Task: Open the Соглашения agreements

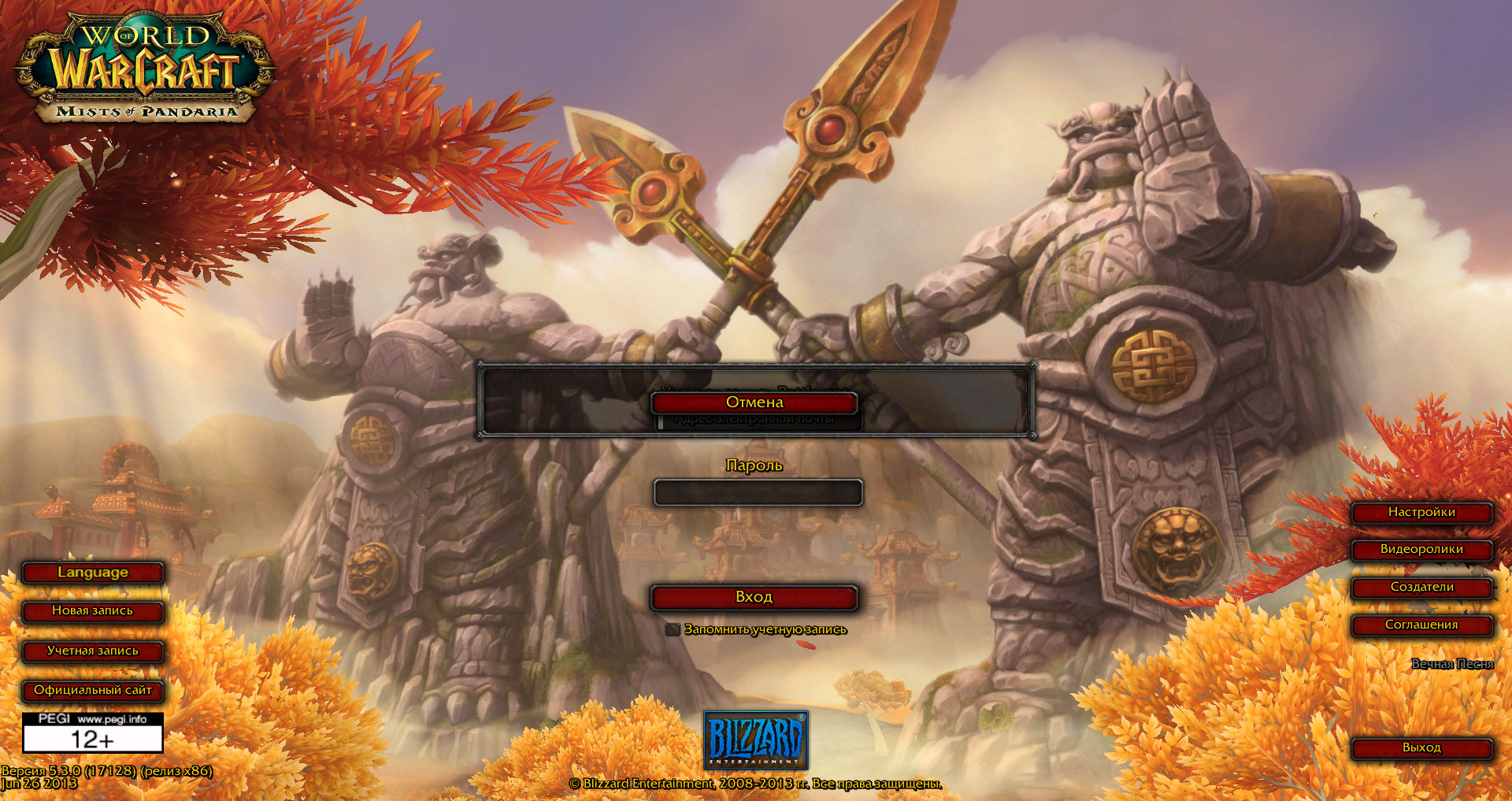Action: pos(1421,626)
